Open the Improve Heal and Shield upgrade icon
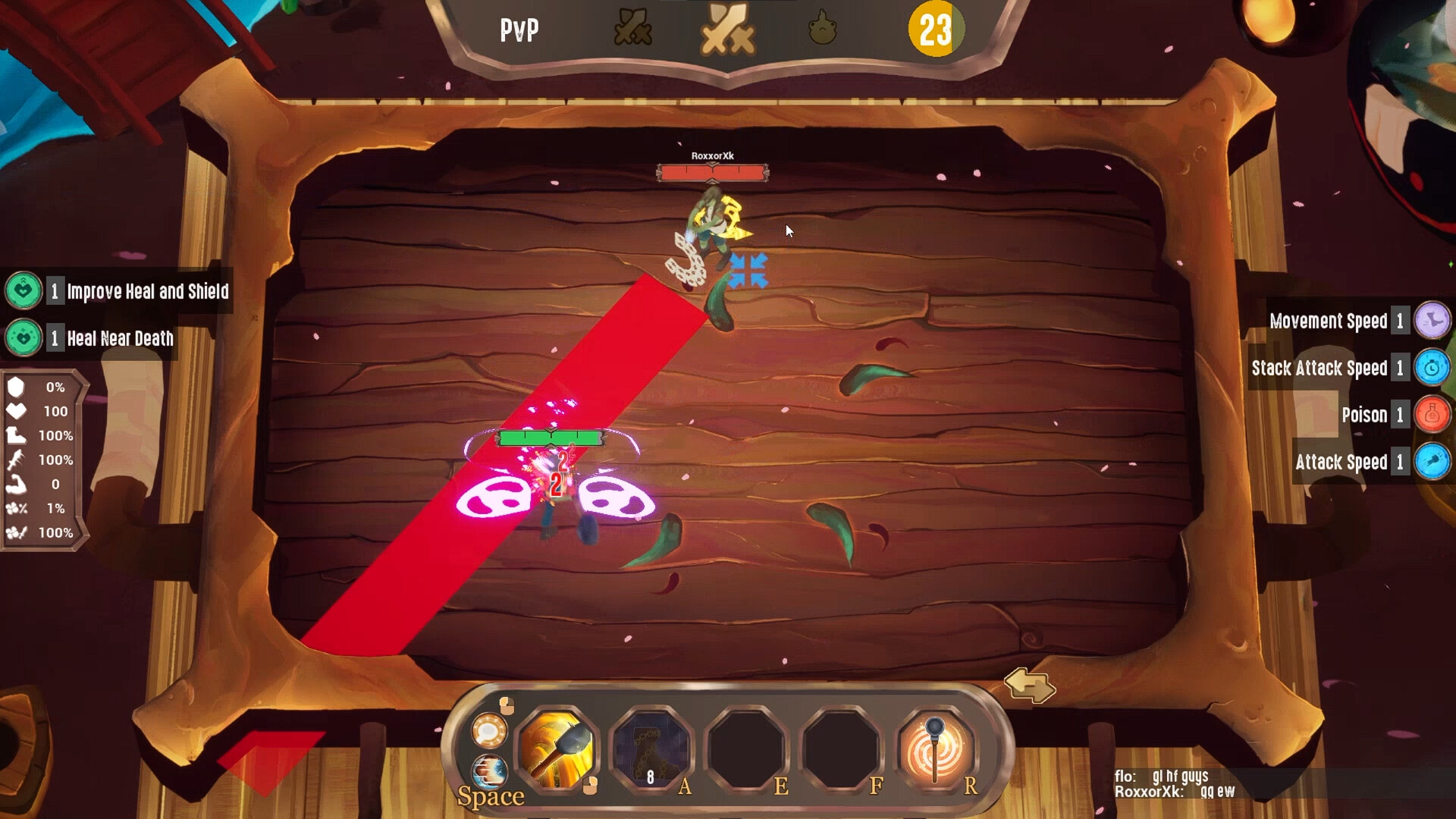 point(24,290)
